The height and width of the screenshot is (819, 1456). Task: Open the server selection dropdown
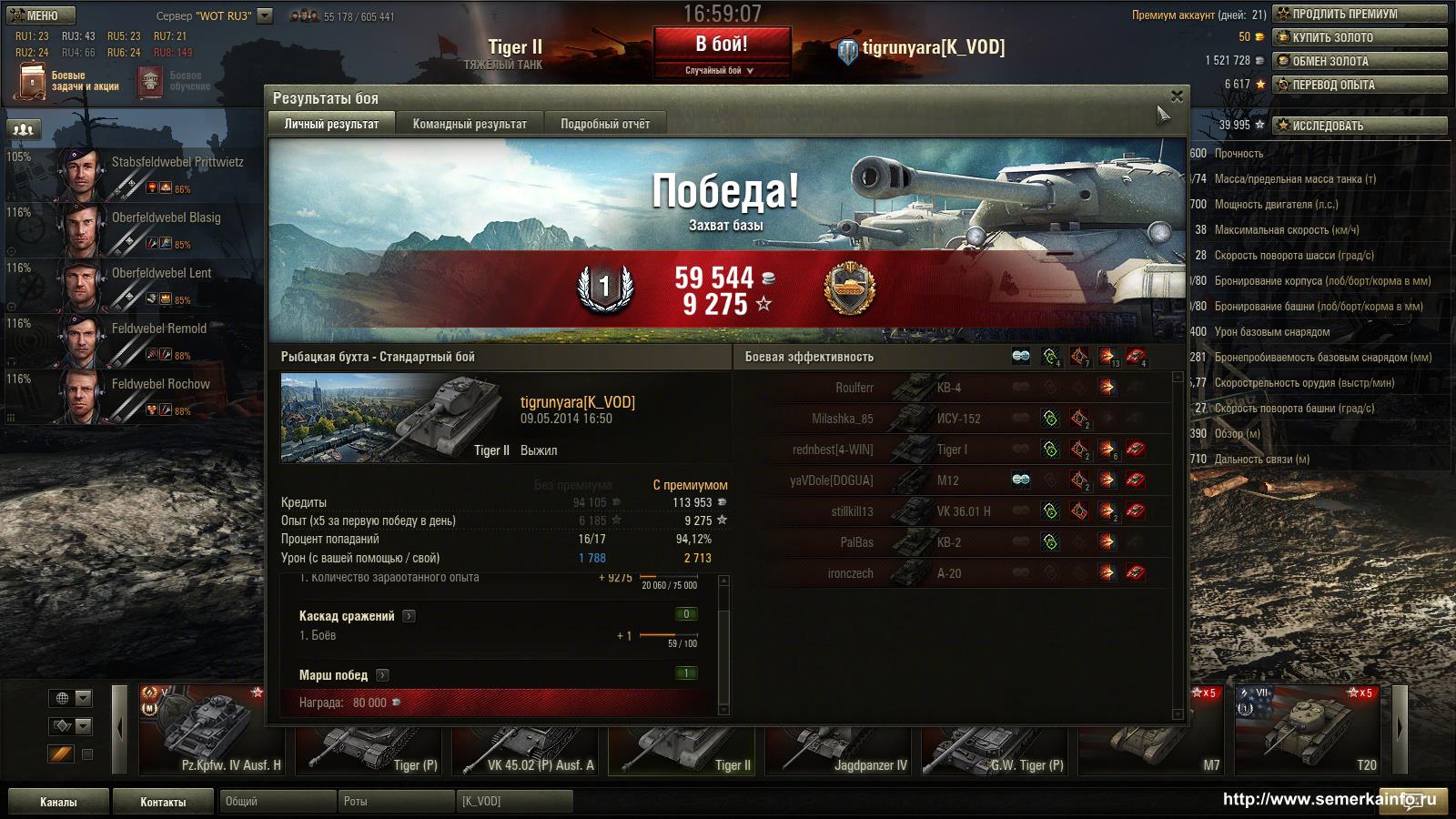pos(265,15)
